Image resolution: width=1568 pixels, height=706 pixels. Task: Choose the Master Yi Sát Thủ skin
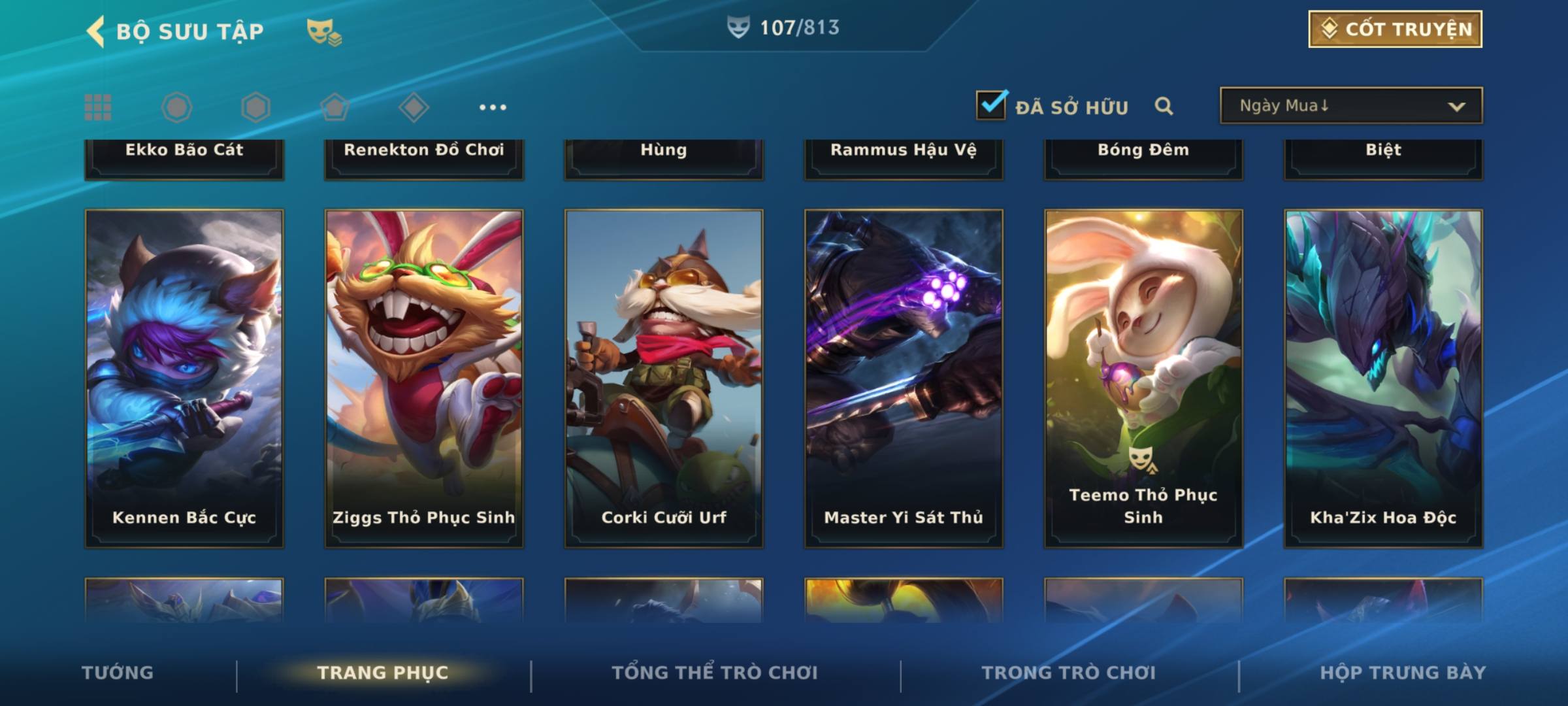click(x=904, y=378)
